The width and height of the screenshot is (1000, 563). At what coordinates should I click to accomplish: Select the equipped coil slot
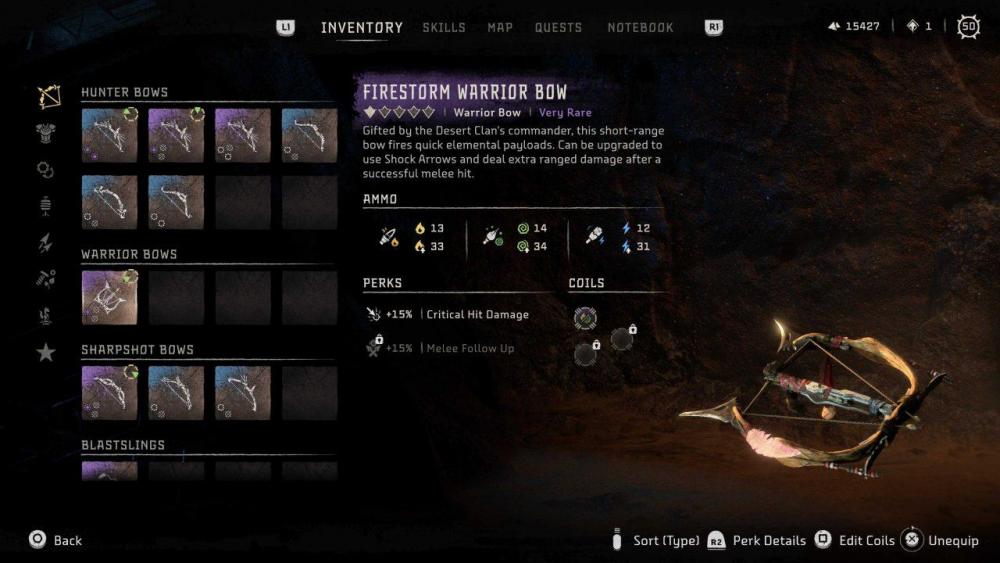pyautogui.click(x=585, y=318)
